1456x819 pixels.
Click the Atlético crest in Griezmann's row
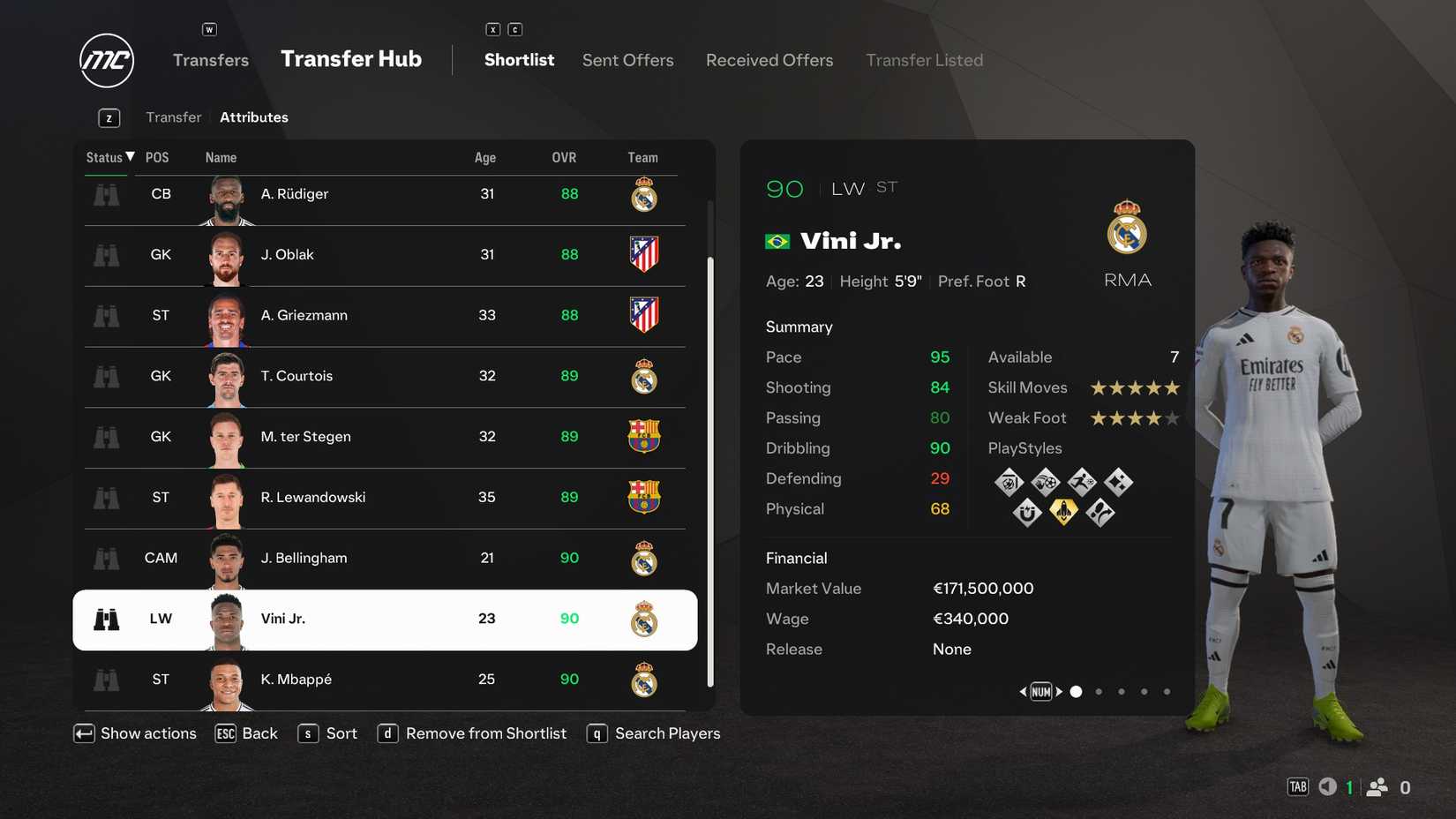point(644,316)
